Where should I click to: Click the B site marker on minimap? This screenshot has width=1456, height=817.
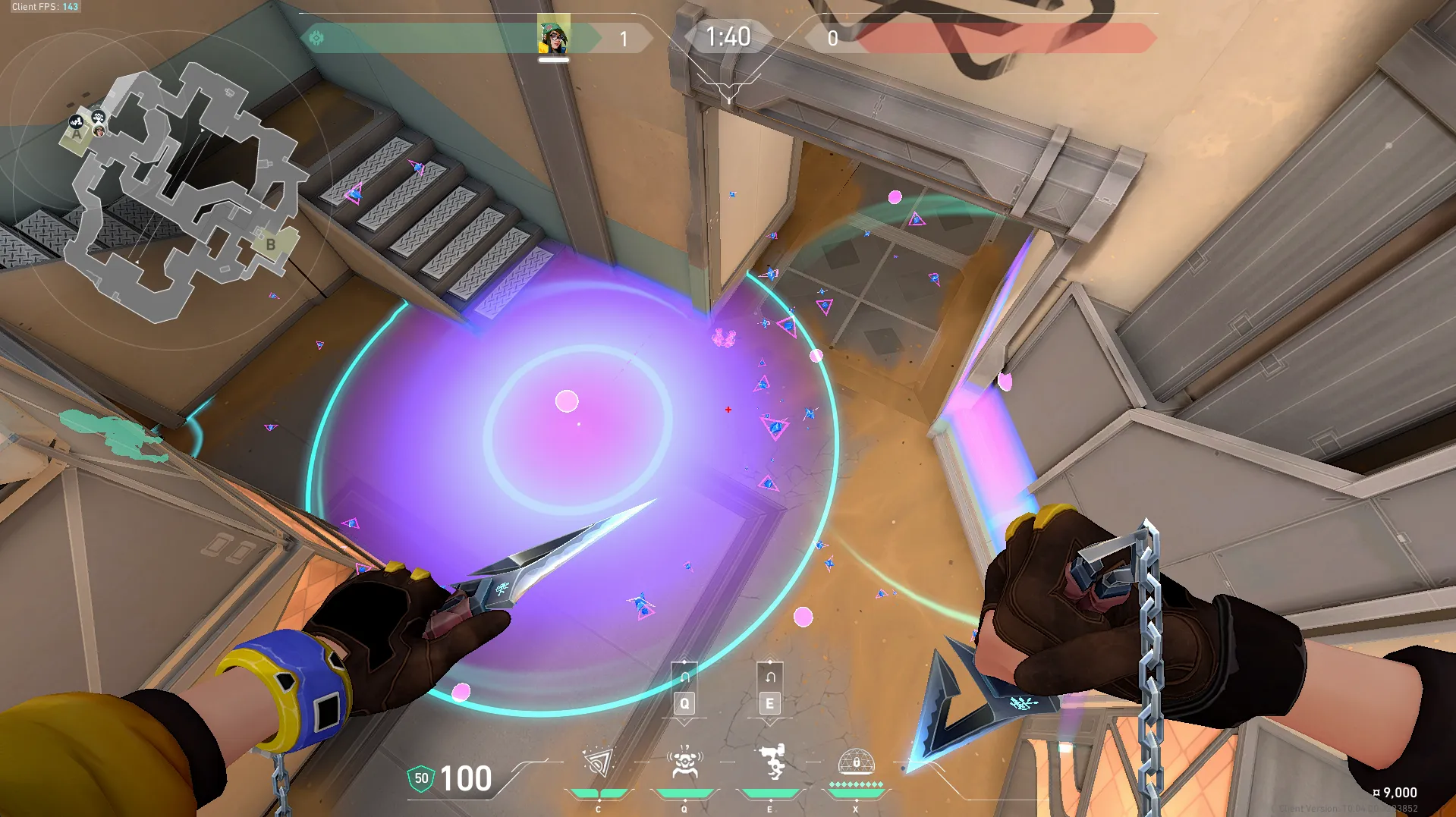[x=270, y=245]
